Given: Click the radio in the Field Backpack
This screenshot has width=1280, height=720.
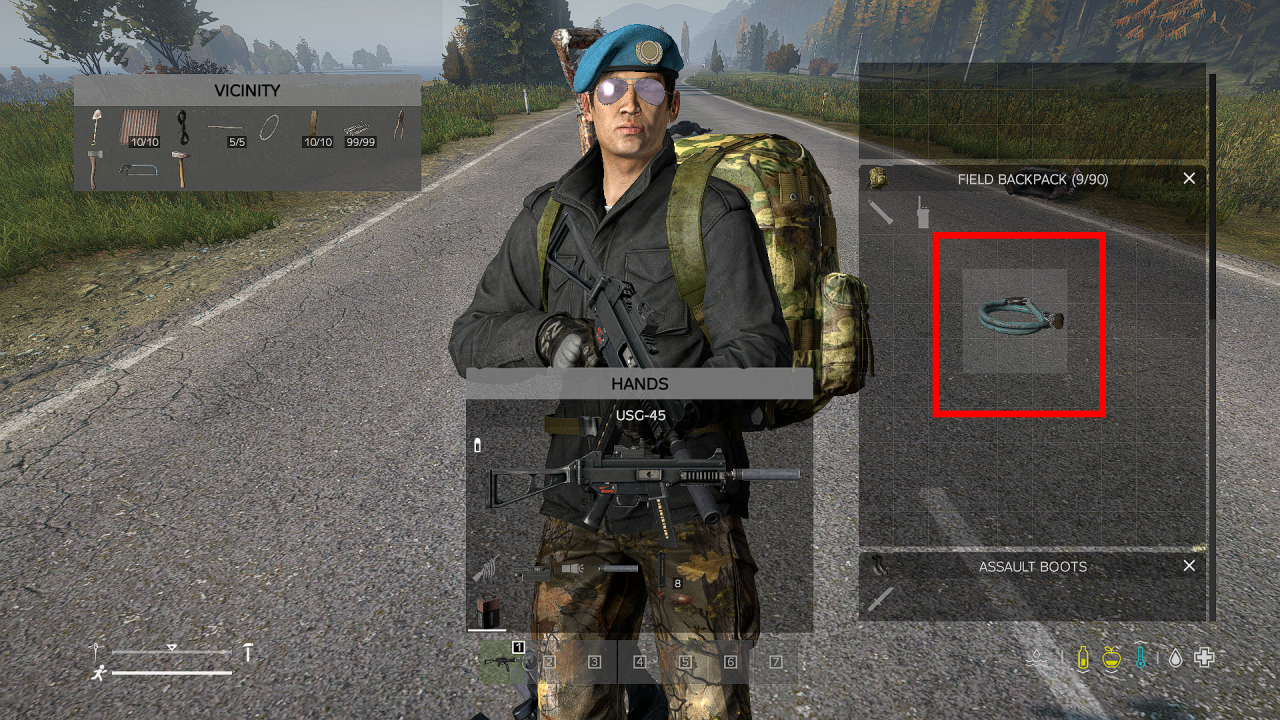Looking at the screenshot, I should pyautogui.click(x=923, y=213).
